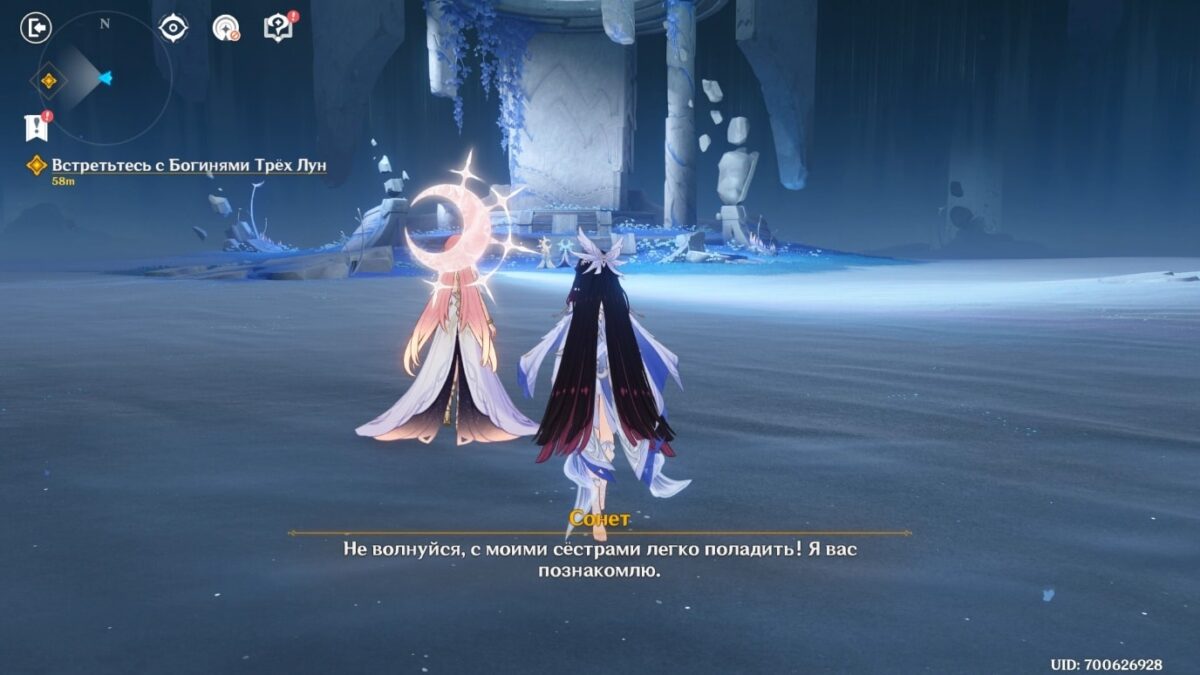Image resolution: width=1200 pixels, height=675 pixels.
Task: Click the exit door arrow icon
Action: pos(36,28)
